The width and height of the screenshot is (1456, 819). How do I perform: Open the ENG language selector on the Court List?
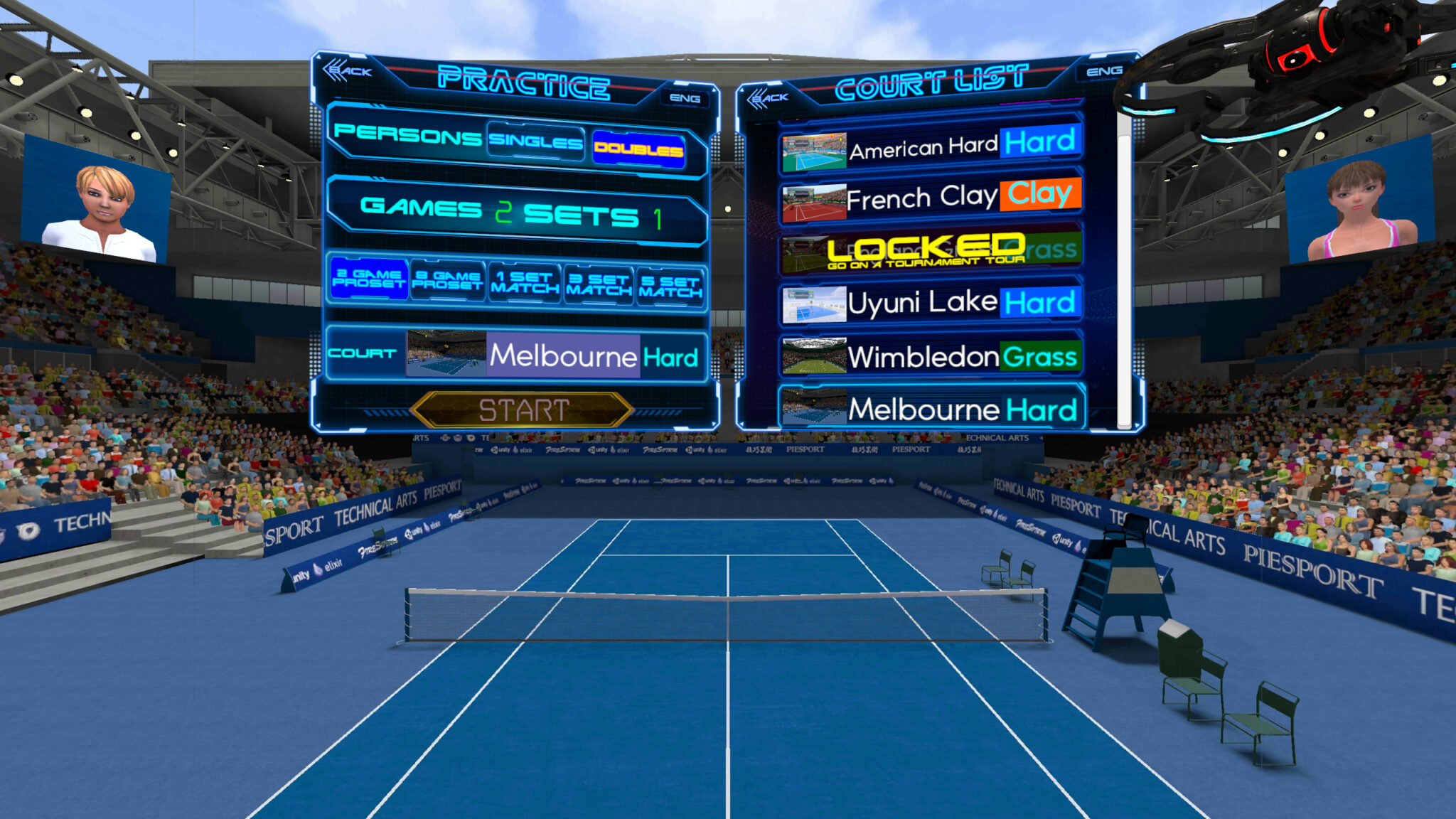(x=1106, y=70)
